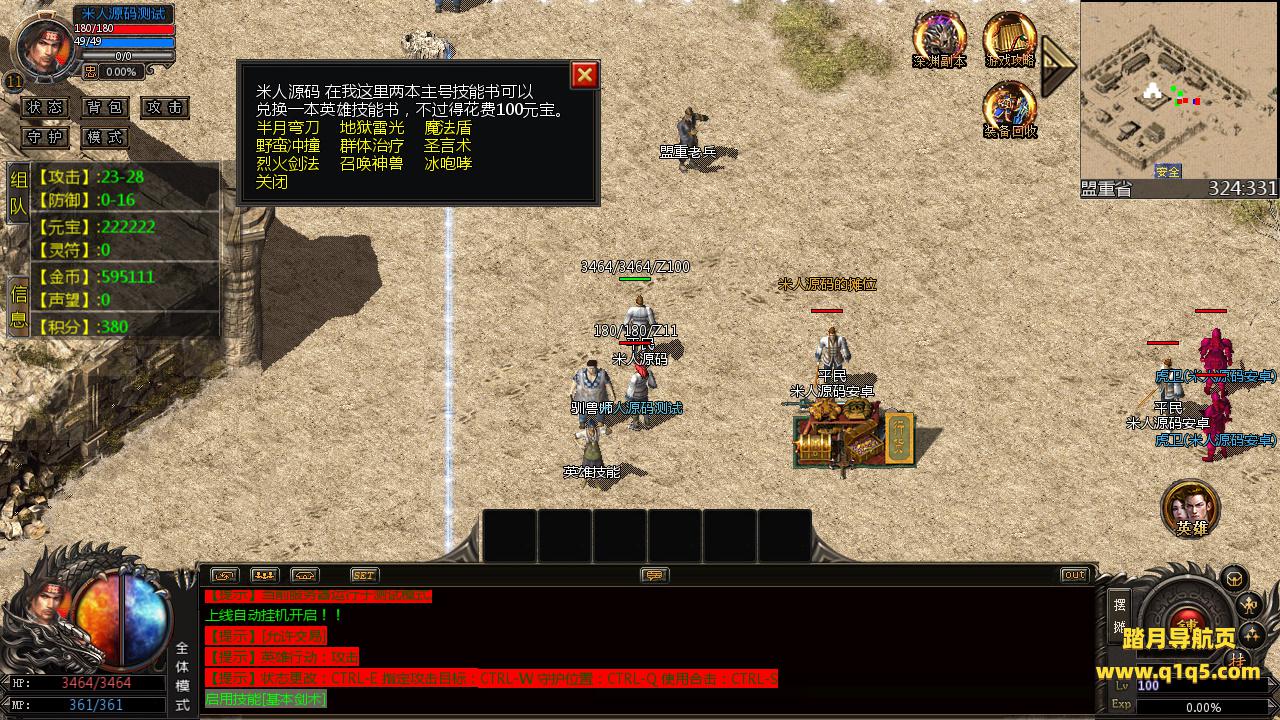Select 烈火剑法 skill book
Screen dimensions: 1280x720
[287, 164]
